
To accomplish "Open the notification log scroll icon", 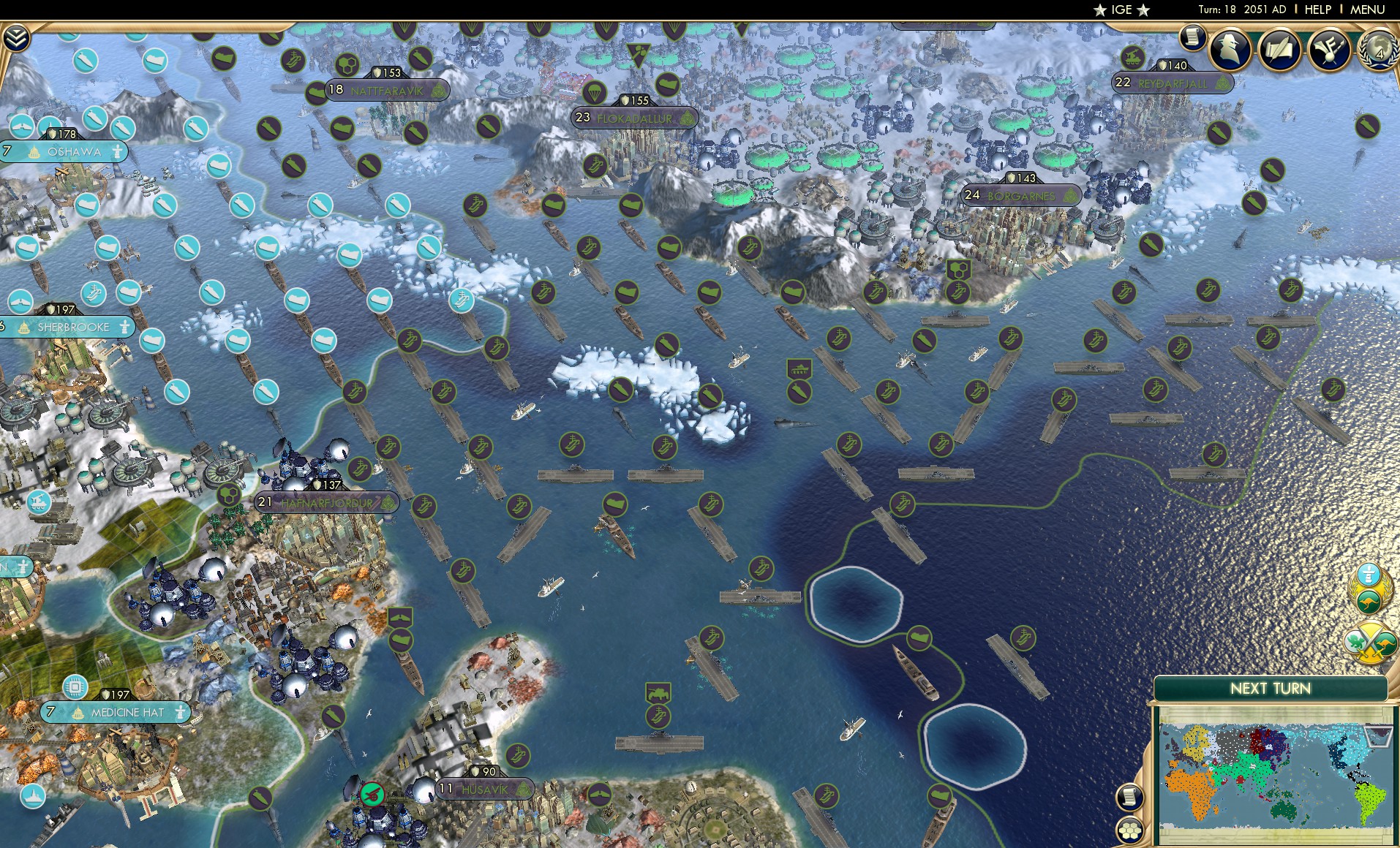I will point(1191,38).
